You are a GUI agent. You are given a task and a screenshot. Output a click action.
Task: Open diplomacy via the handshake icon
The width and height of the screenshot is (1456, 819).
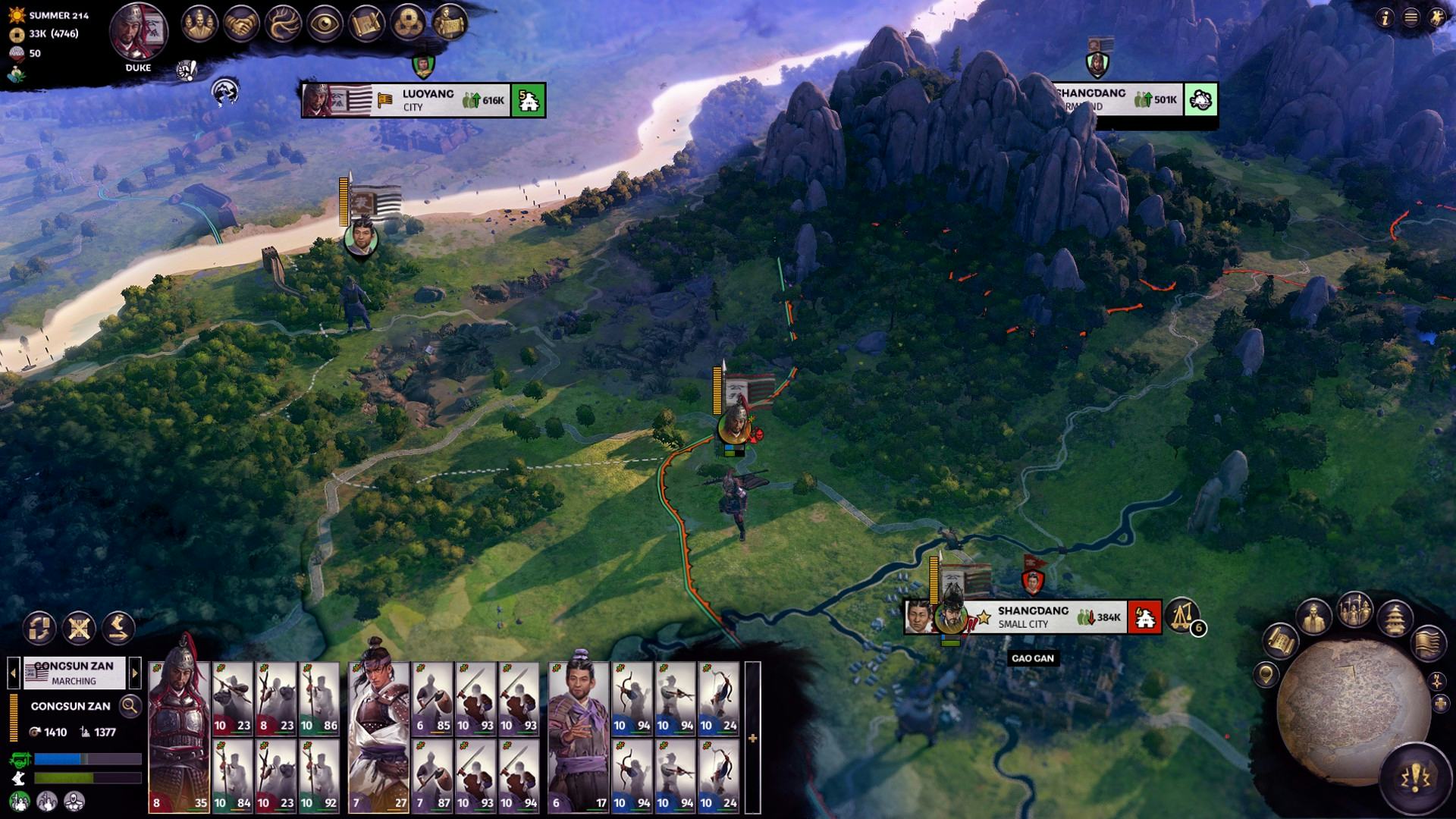(x=241, y=24)
